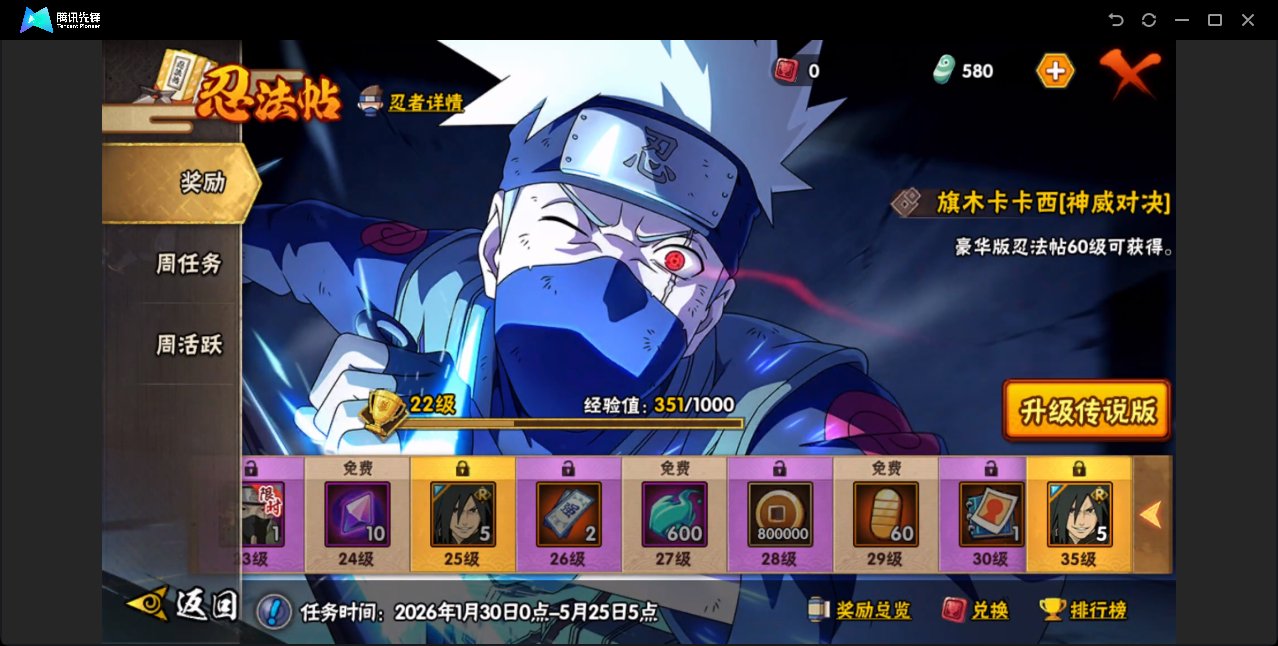
Task: Click the orange arrow beside the reward track
Action: [x=1151, y=515]
